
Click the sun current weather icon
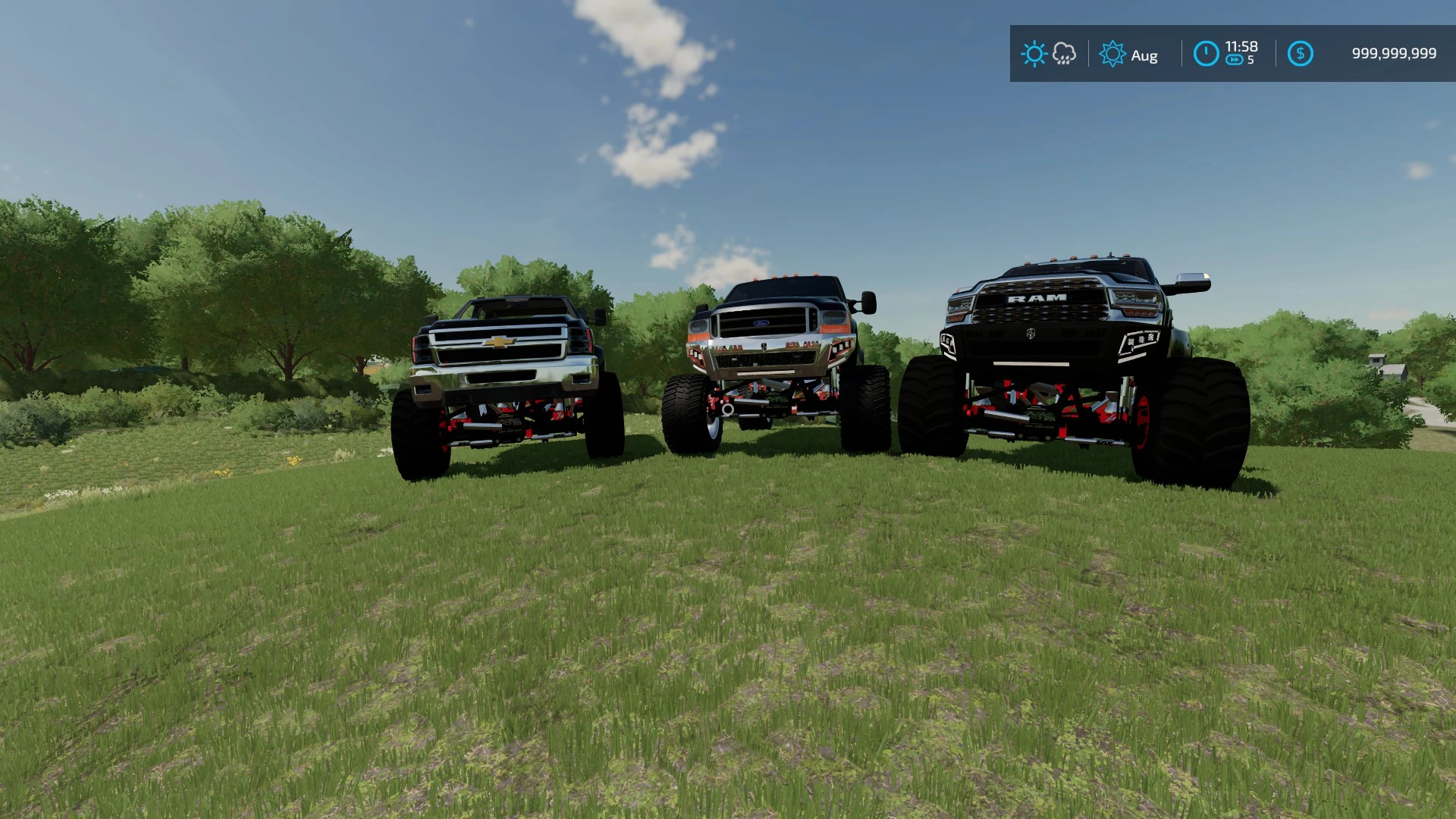click(x=1033, y=54)
